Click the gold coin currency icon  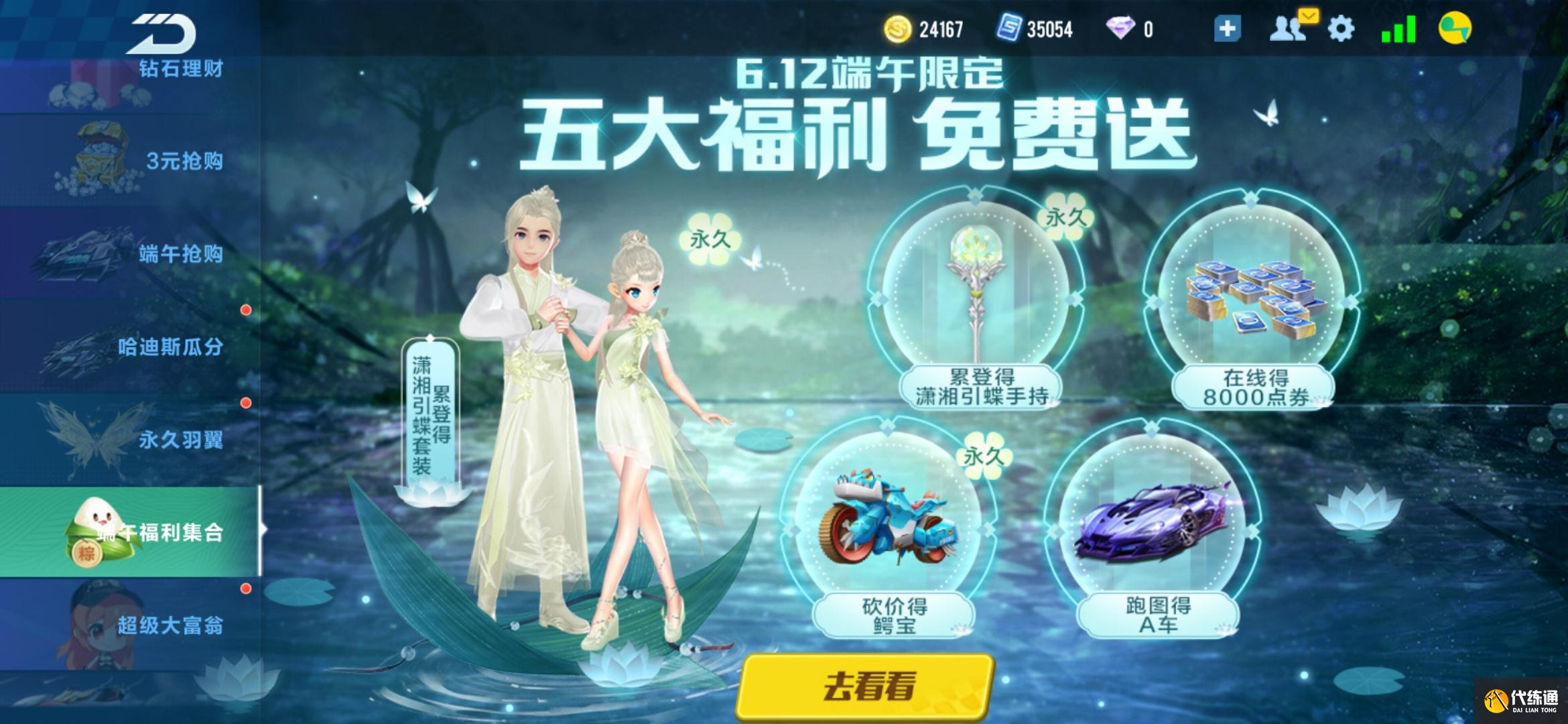897,29
